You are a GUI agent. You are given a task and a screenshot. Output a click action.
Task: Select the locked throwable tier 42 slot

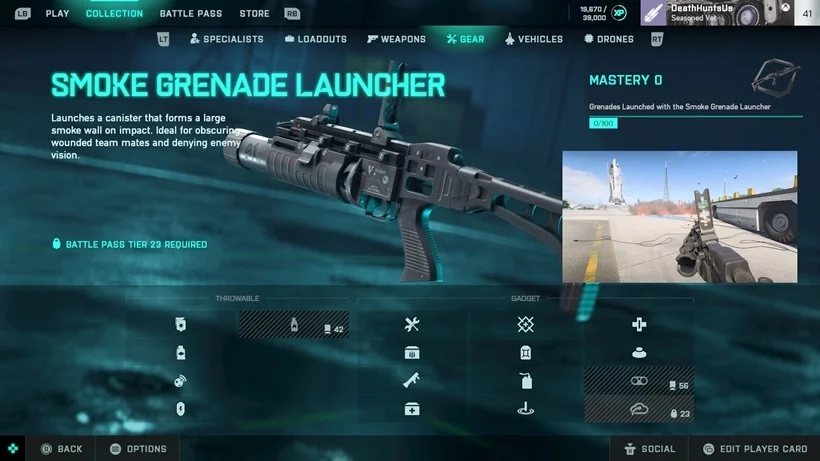coord(294,324)
